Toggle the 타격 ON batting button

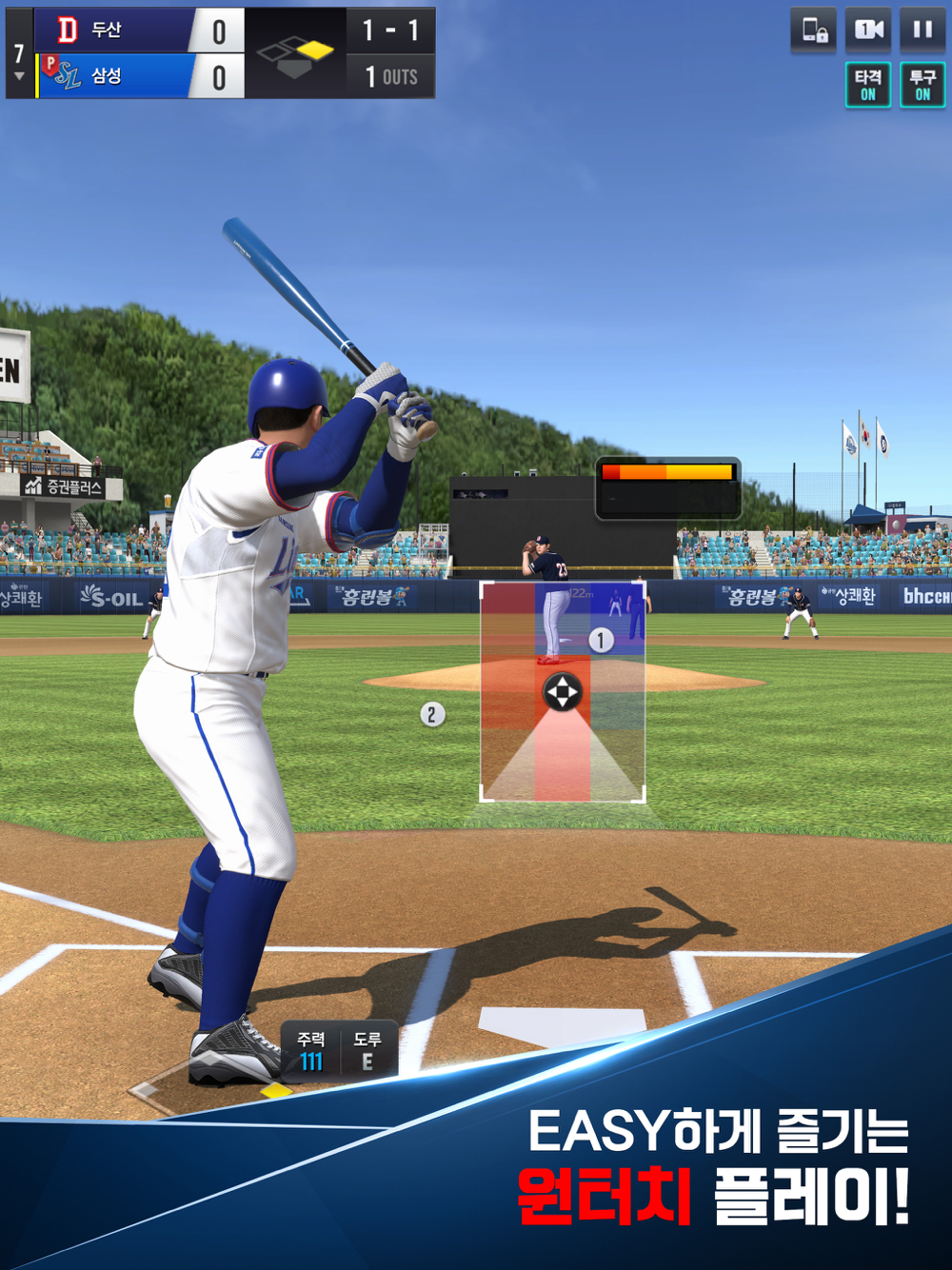[868, 85]
